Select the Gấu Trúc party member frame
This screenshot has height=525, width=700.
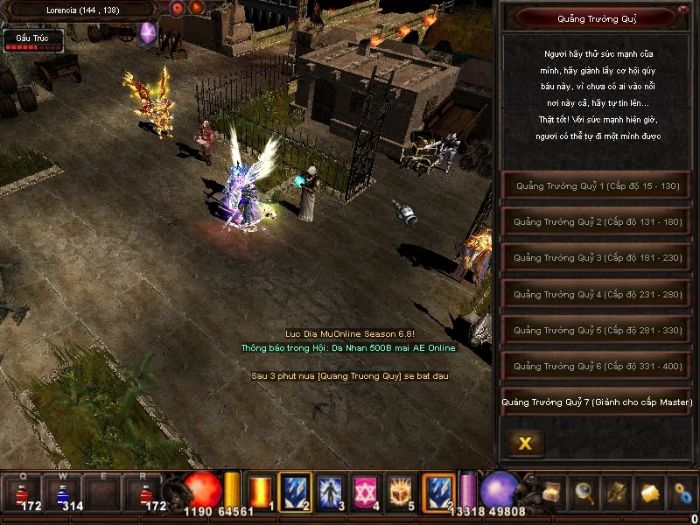(x=33, y=40)
